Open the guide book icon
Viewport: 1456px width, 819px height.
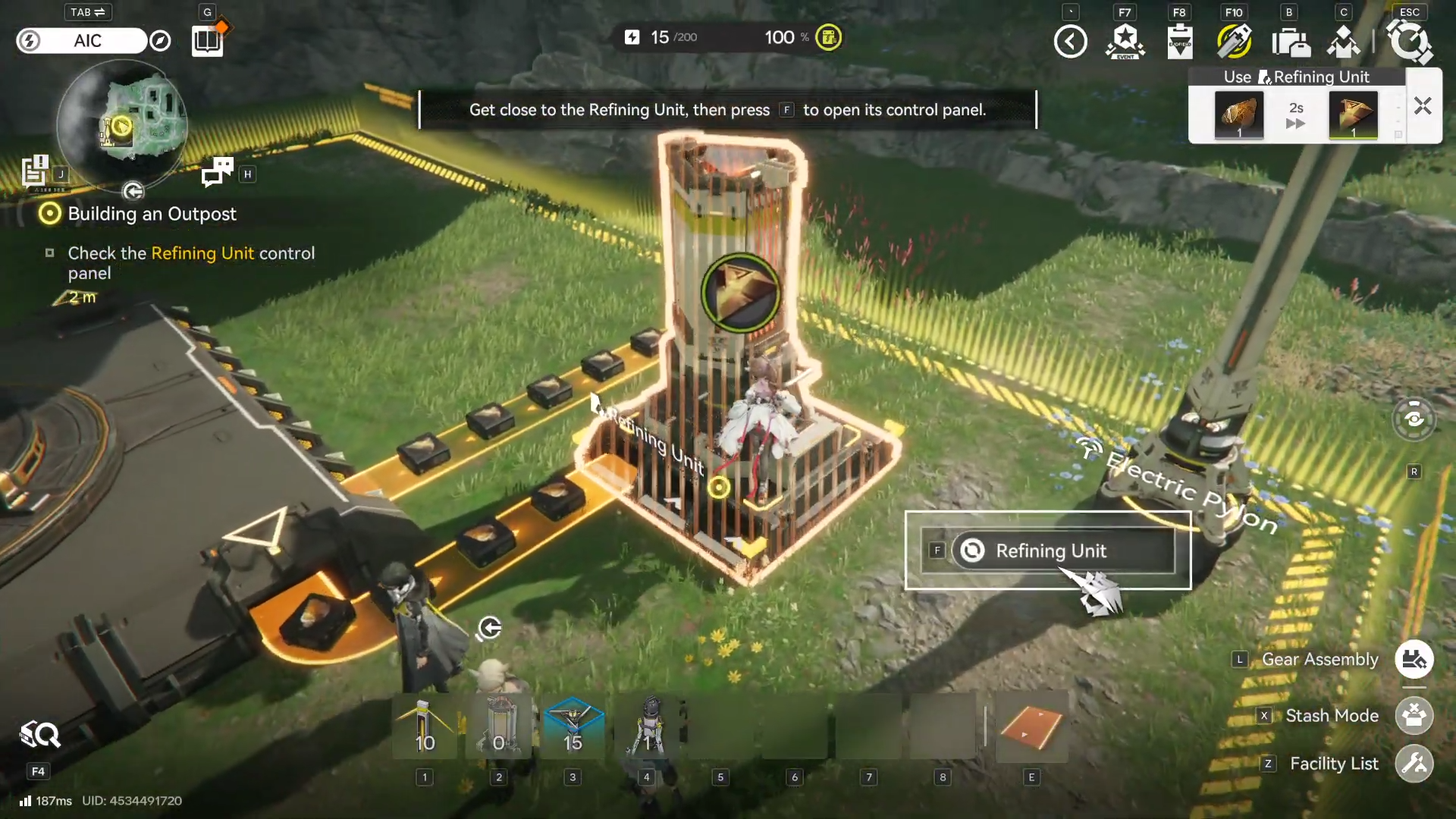(x=207, y=41)
